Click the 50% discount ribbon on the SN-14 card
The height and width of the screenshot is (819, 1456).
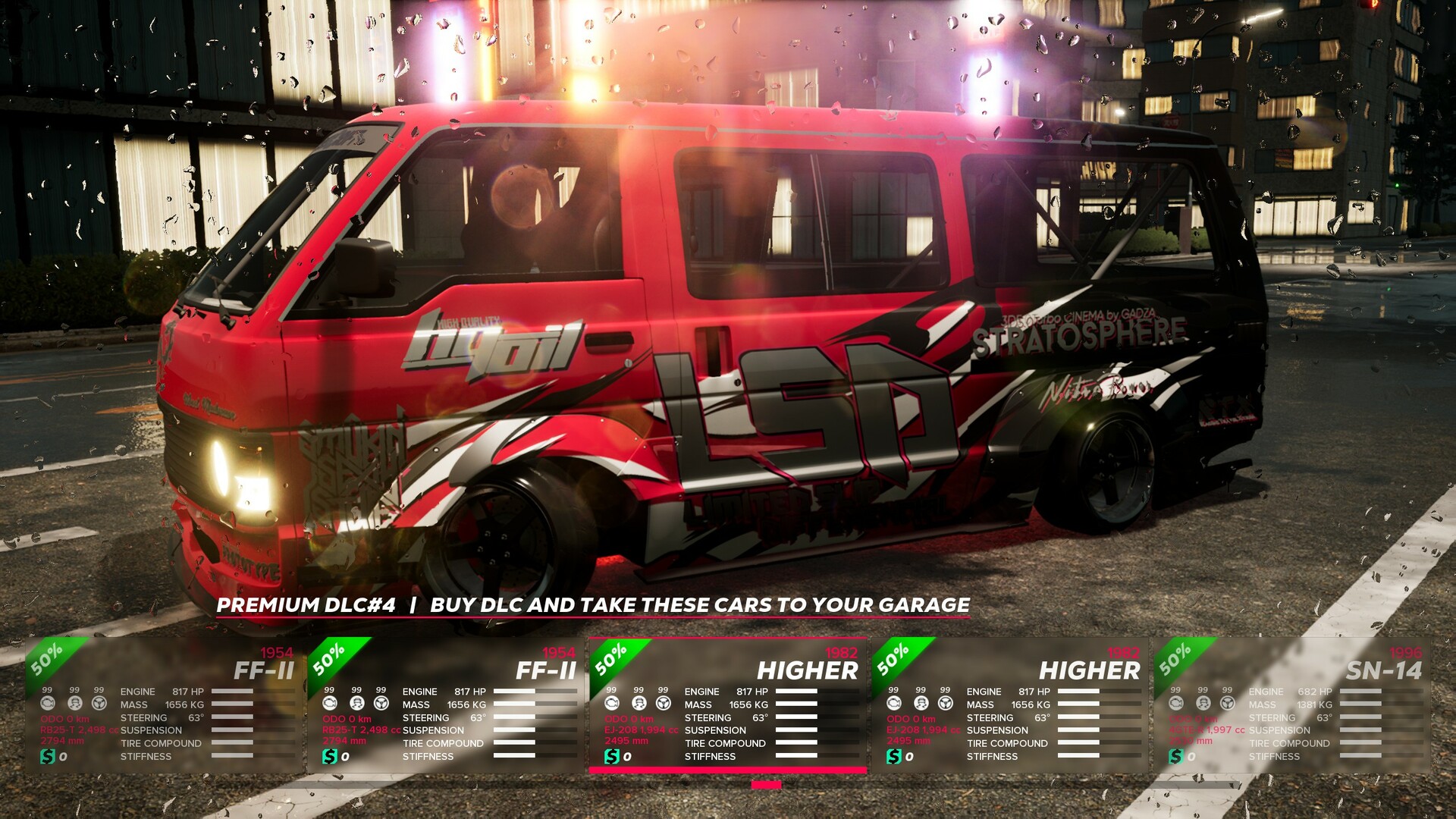(1174, 659)
